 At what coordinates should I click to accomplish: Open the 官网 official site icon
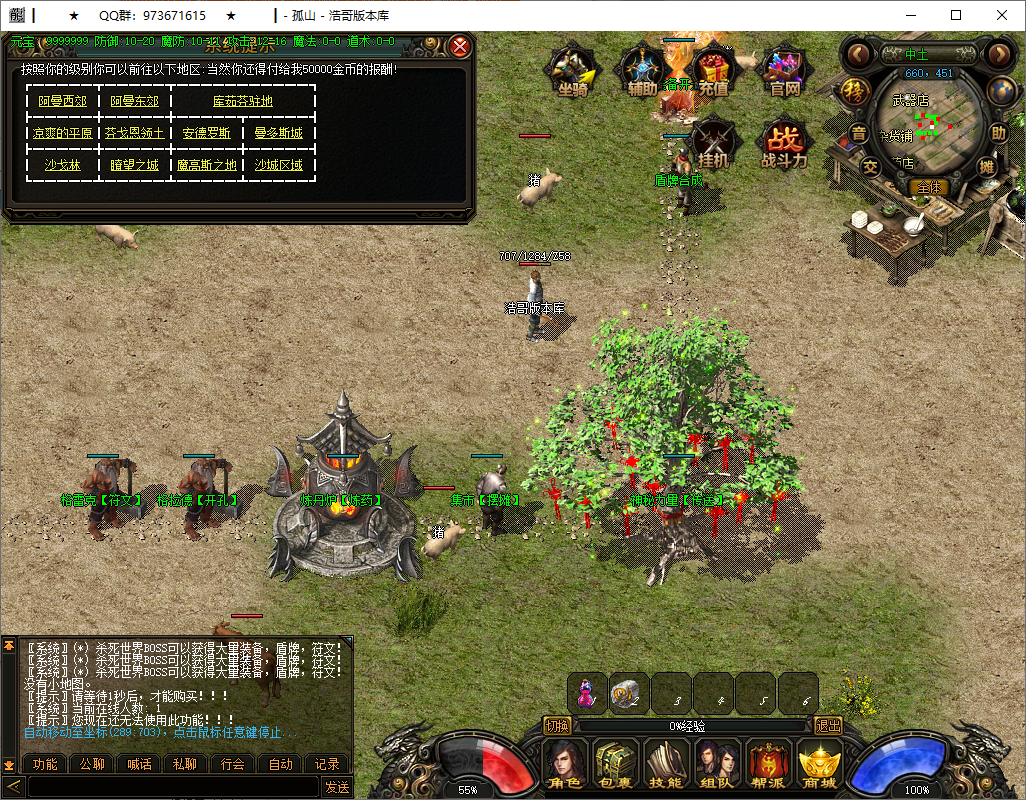(784, 70)
